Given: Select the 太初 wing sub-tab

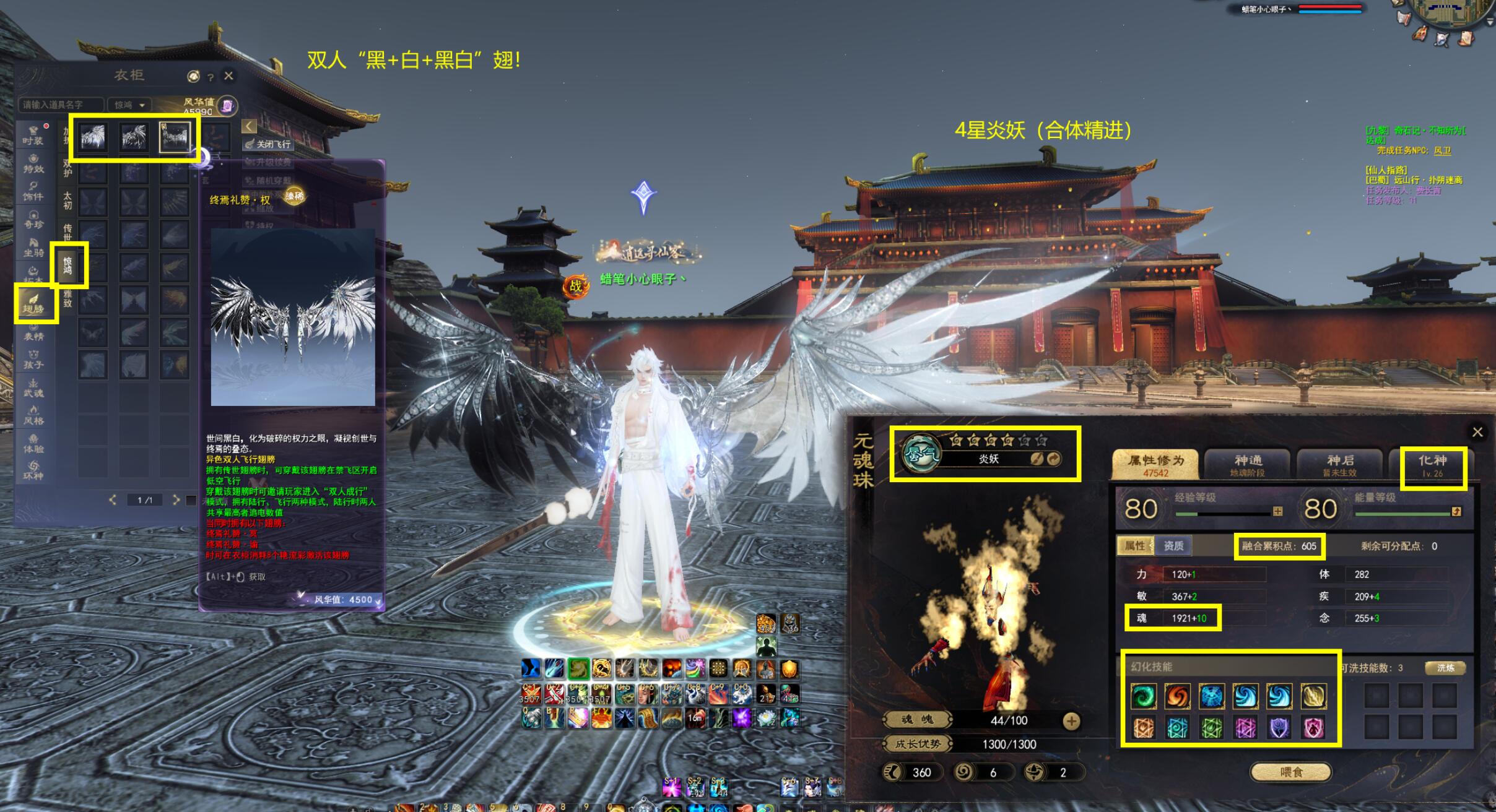Looking at the screenshot, I should (x=67, y=200).
